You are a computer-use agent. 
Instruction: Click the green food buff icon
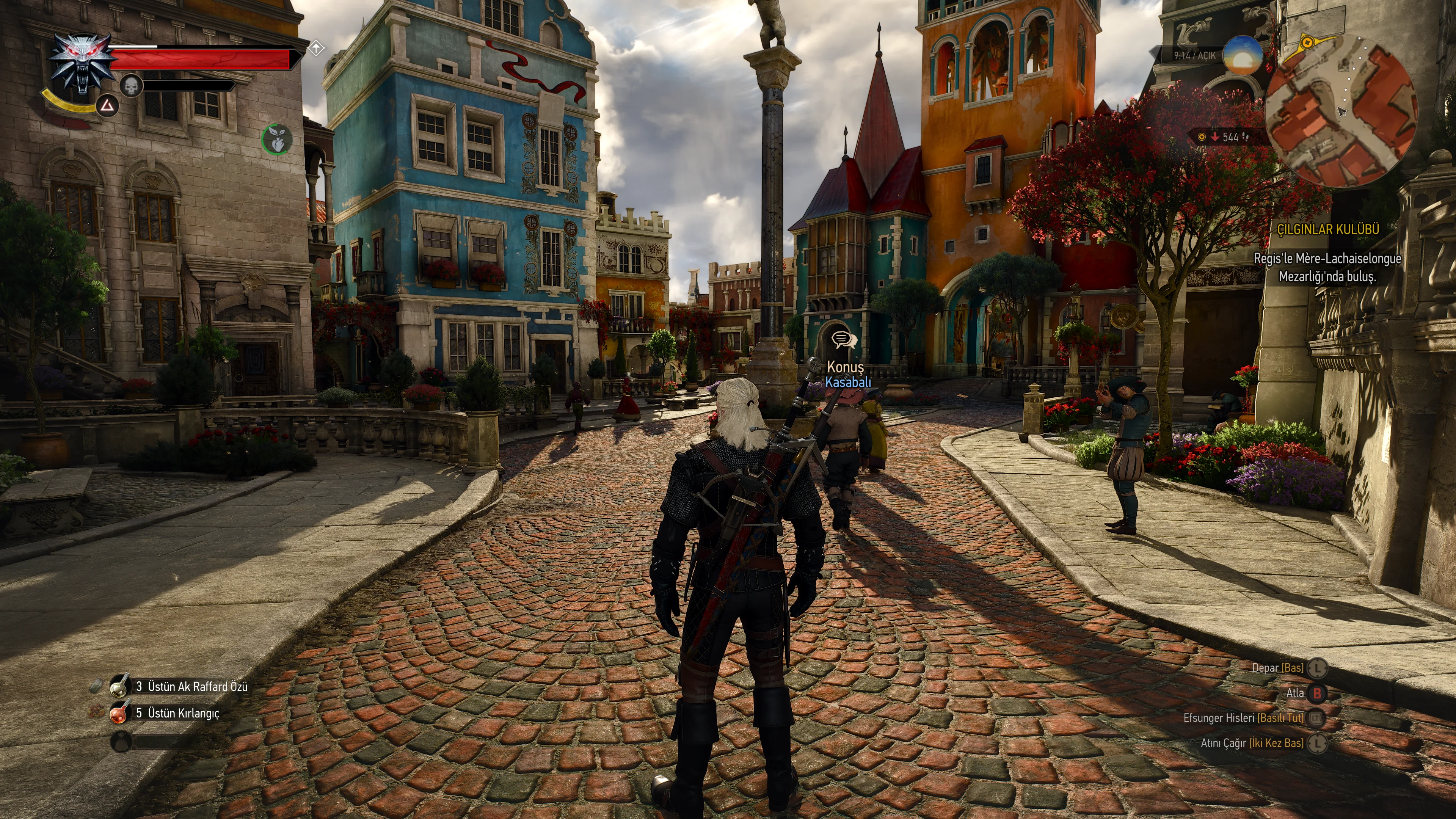(x=276, y=138)
